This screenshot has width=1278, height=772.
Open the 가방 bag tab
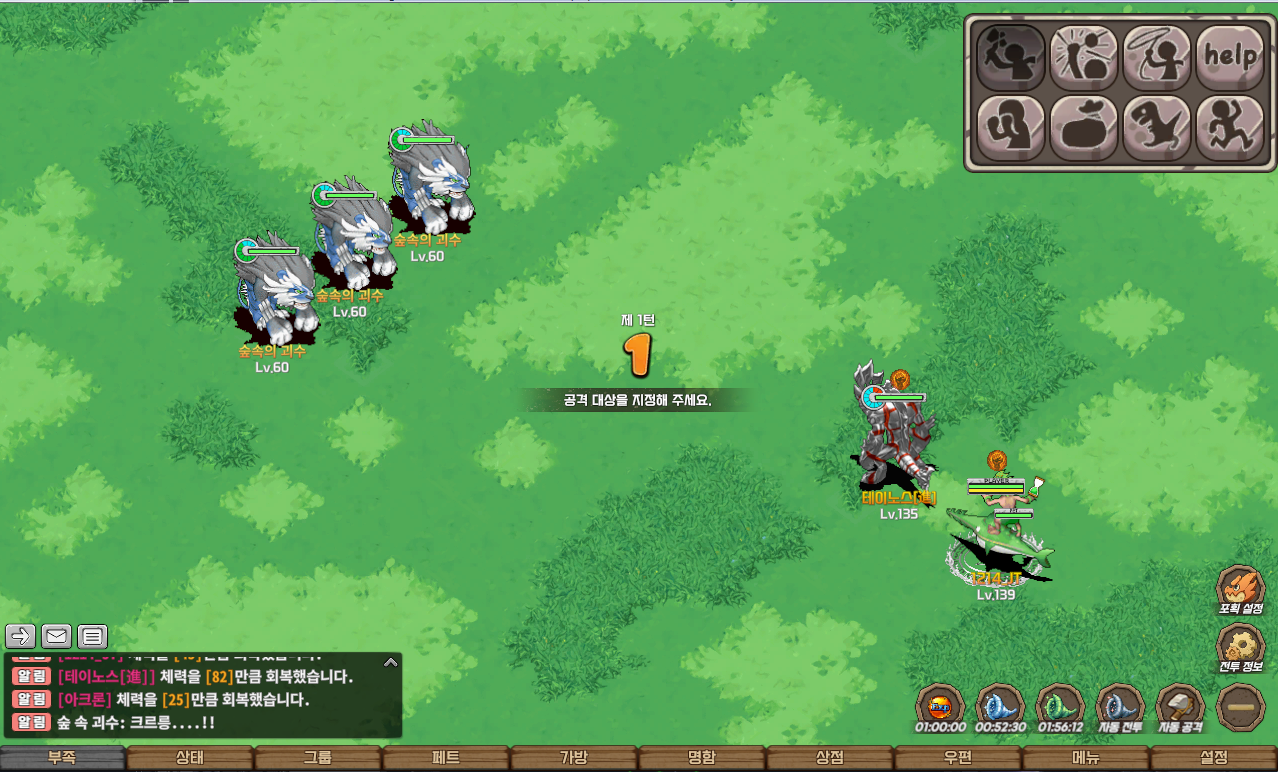574,758
